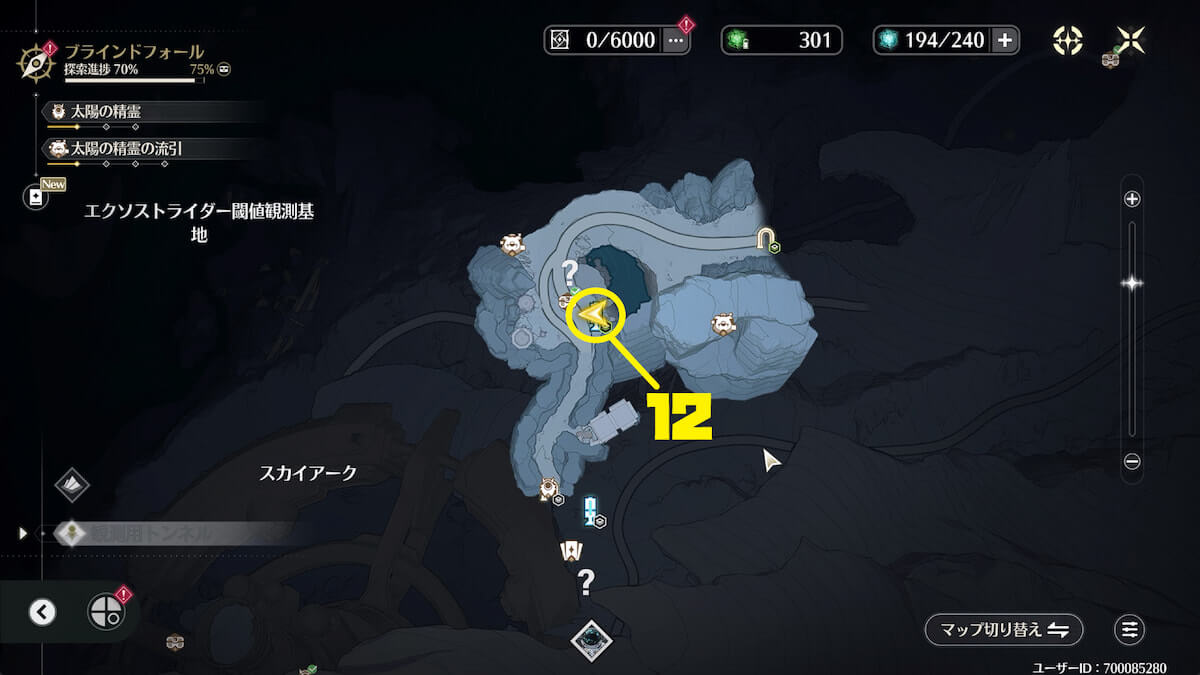Click the map zoom-in plus button
The image size is (1200, 675).
tap(1132, 199)
